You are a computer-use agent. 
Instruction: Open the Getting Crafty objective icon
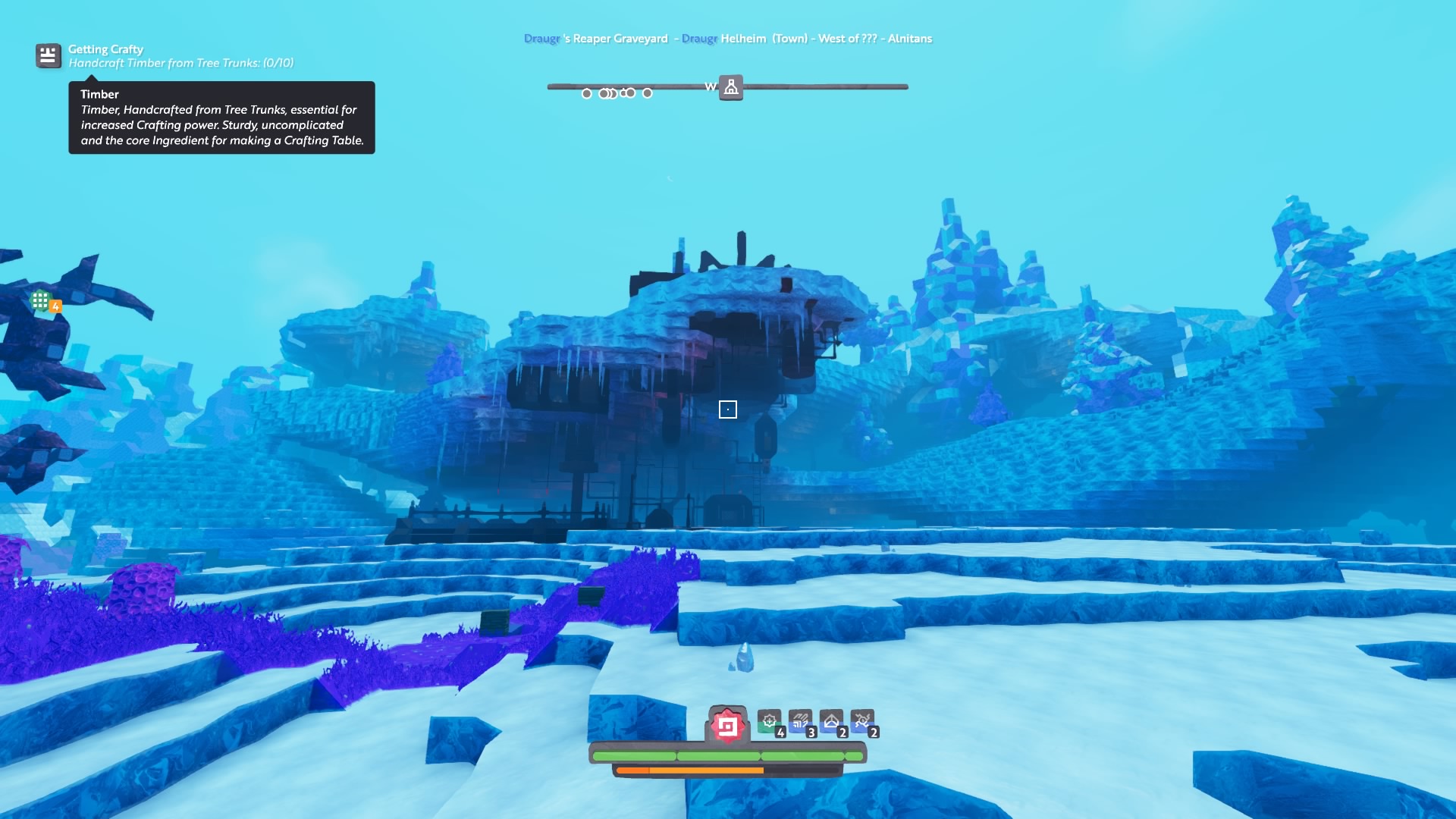click(x=48, y=55)
